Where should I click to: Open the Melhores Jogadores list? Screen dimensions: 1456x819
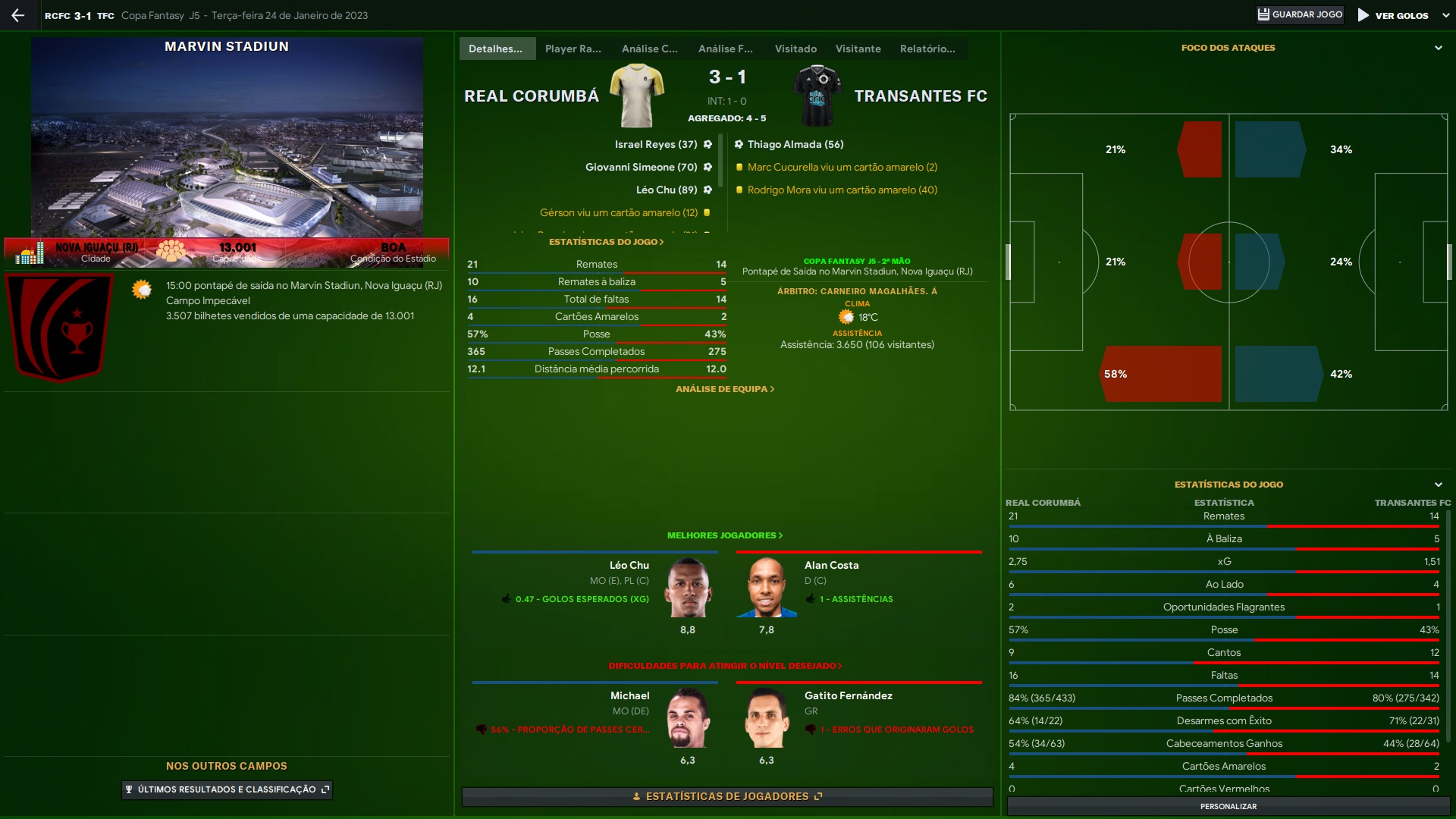pyautogui.click(x=724, y=535)
